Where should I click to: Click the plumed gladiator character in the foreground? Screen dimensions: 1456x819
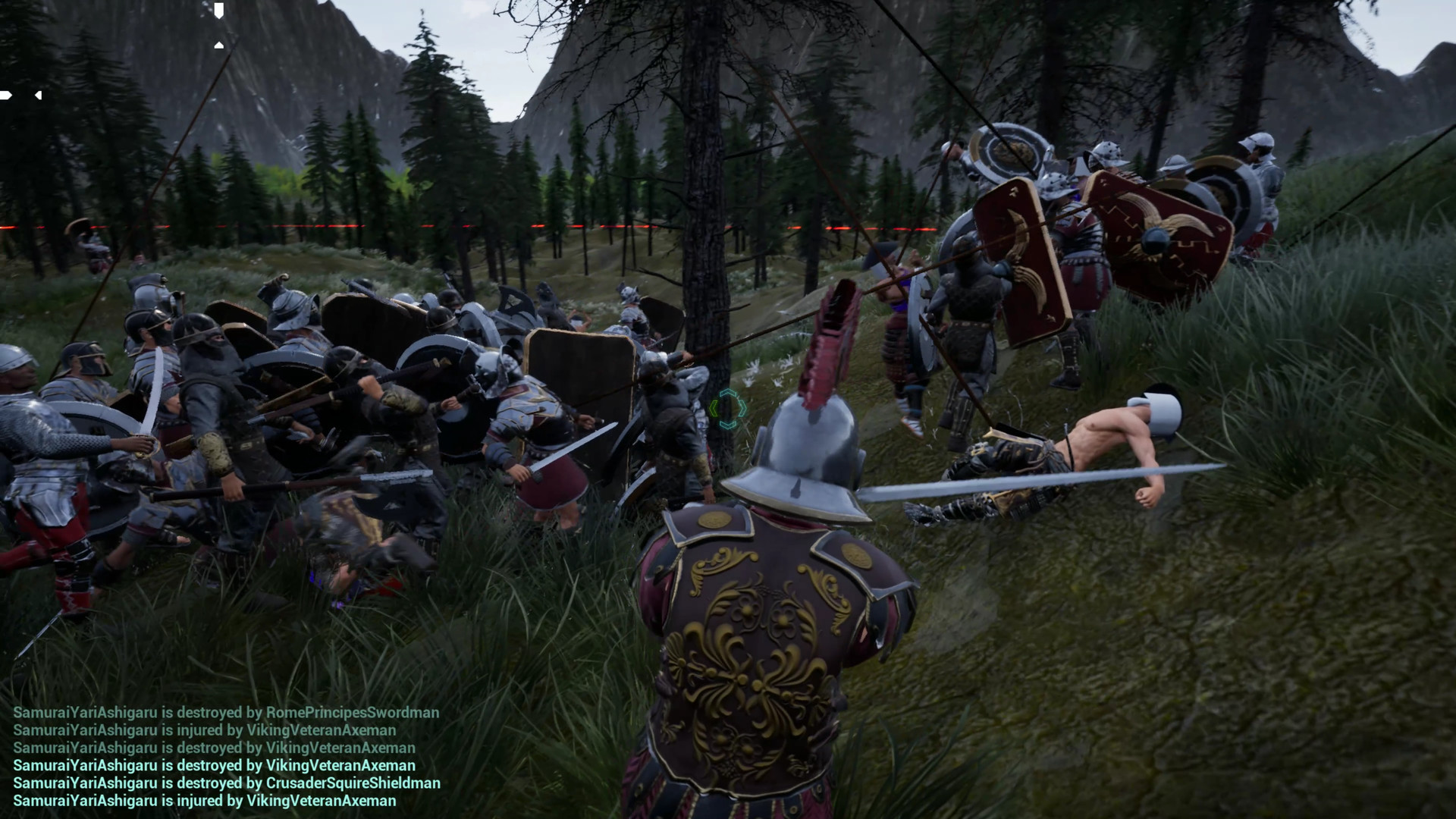pos(773,599)
